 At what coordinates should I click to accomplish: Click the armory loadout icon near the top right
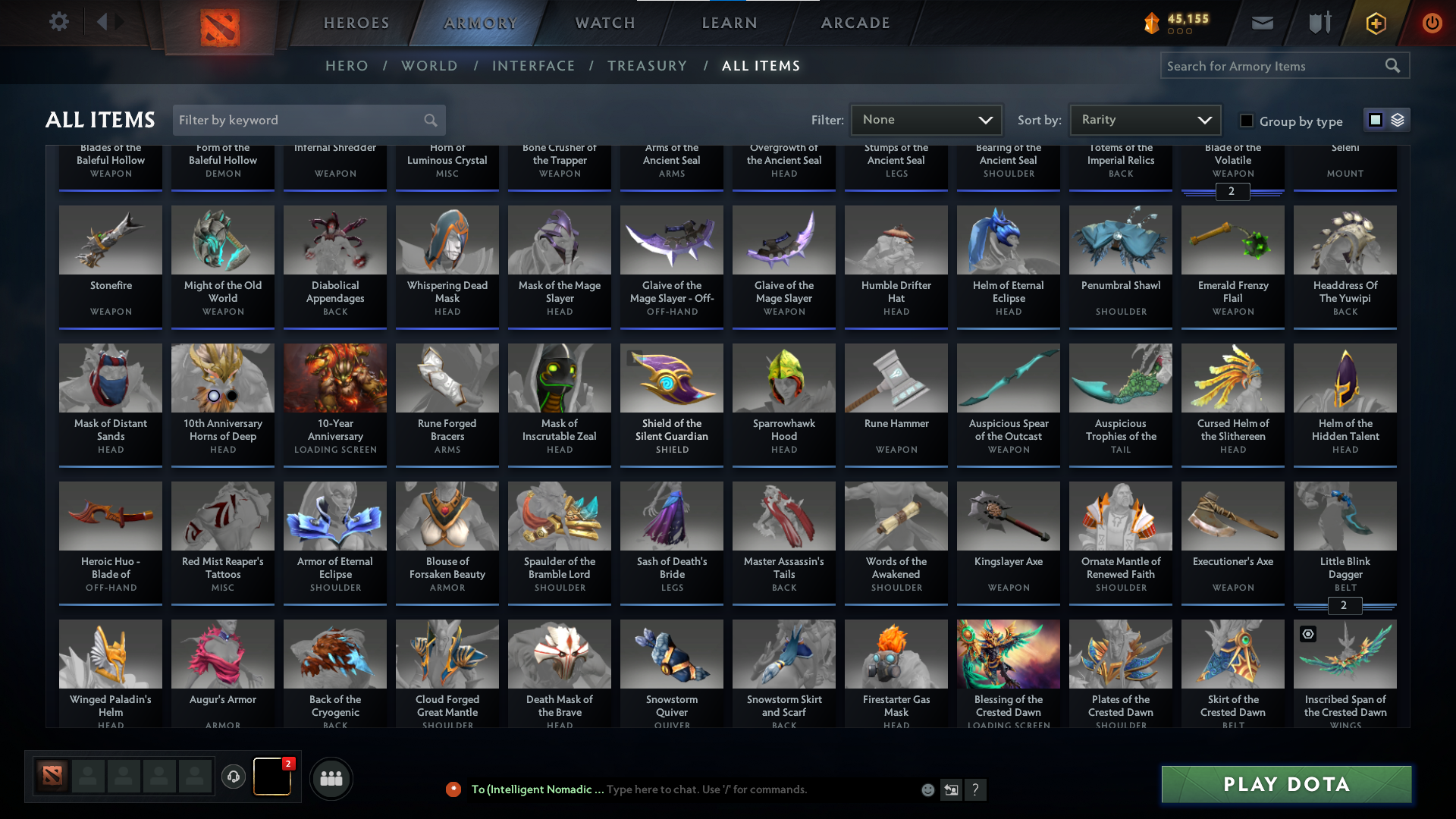tap(1318, 23)
